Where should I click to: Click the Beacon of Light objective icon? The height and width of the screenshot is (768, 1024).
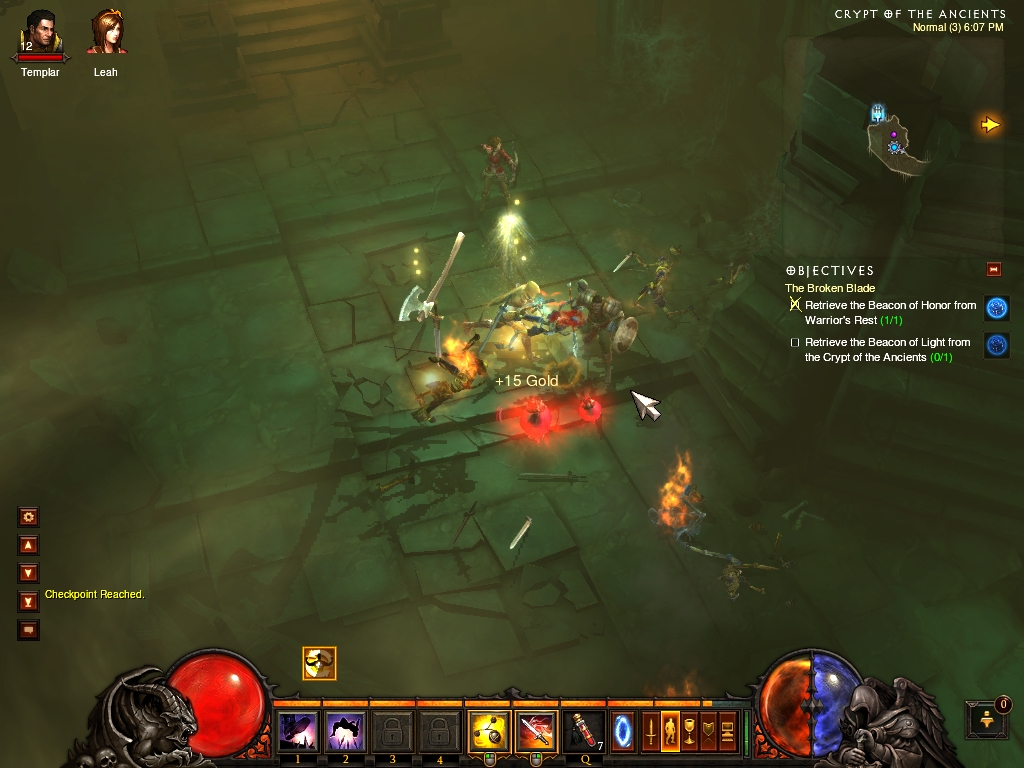pyautogui.click(x=996, y=345)
